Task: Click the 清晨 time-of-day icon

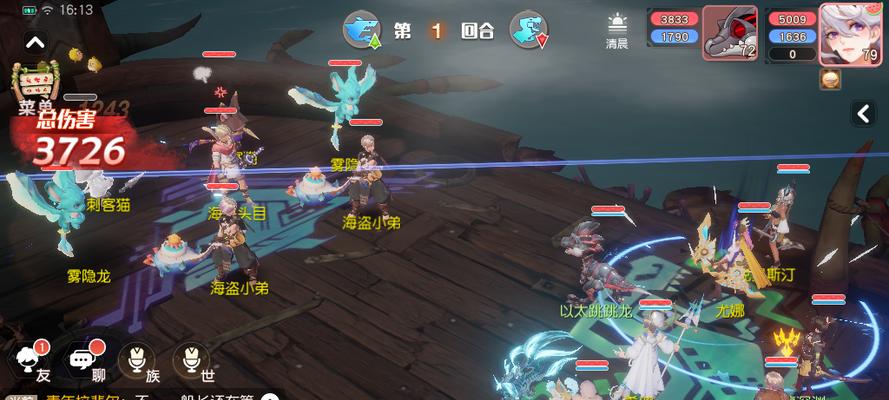Action: (617, 31)
